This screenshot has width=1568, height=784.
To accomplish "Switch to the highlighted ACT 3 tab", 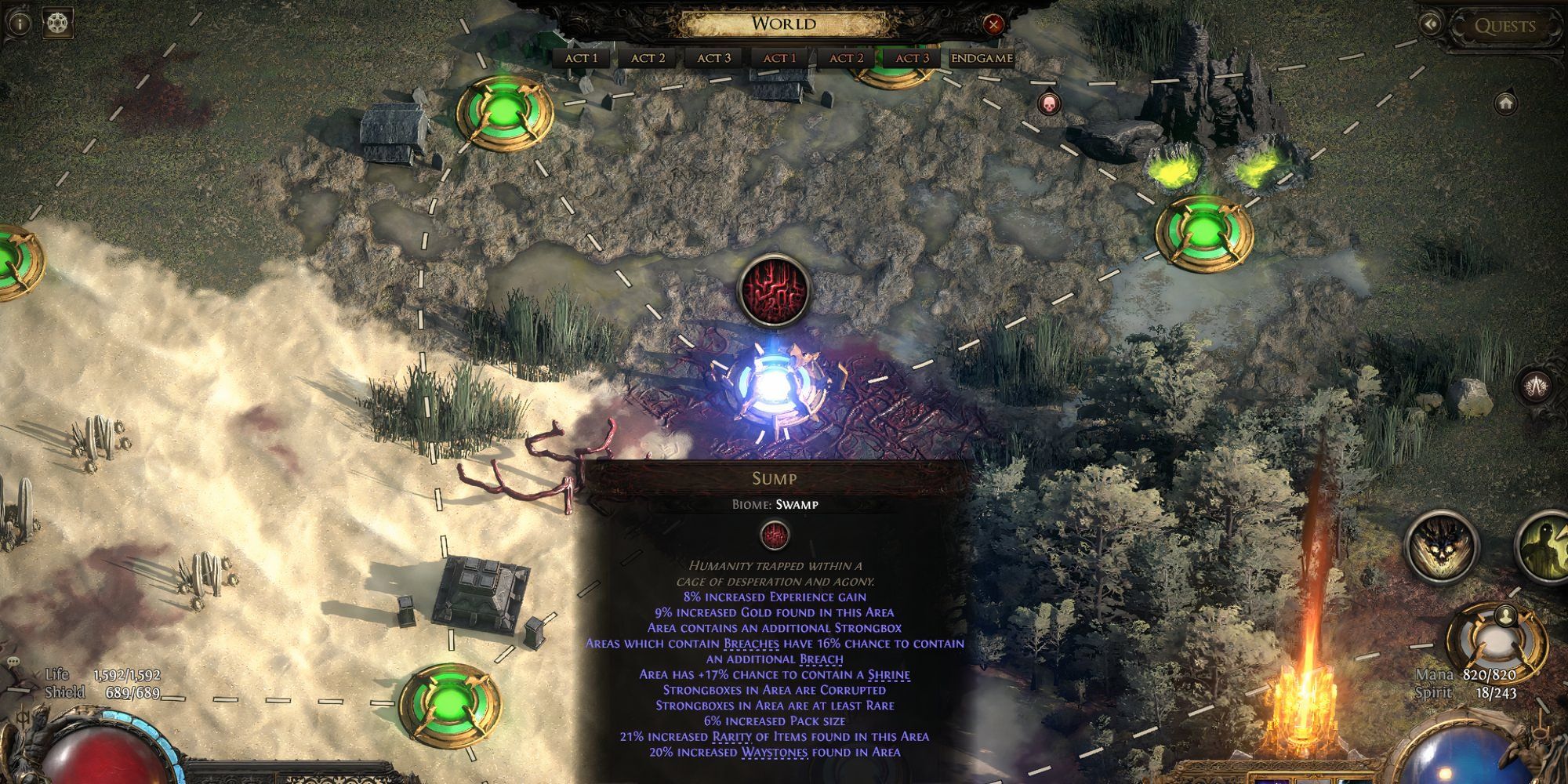I will point(915,56).
